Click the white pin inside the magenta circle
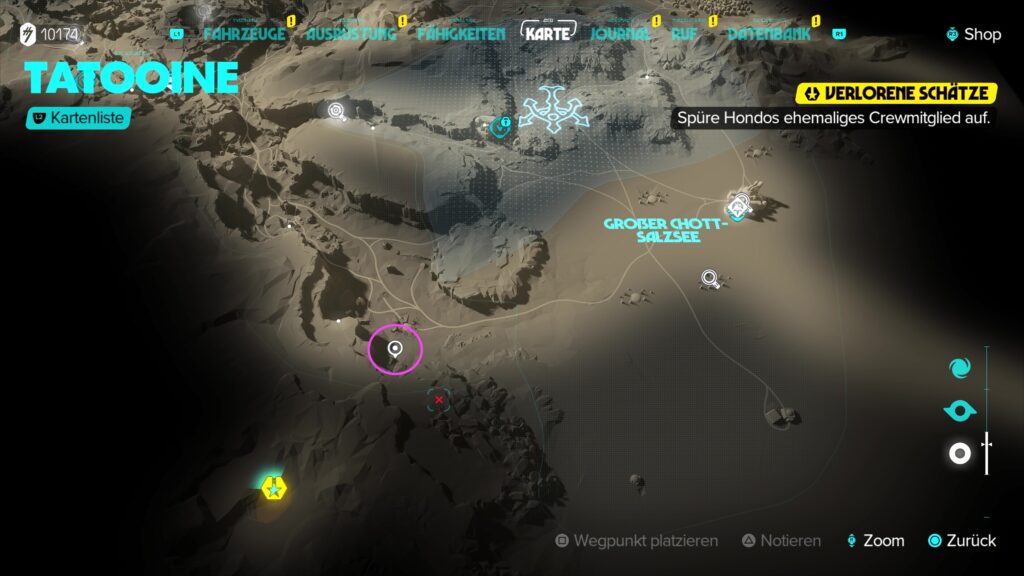 (x=396, y=349)
